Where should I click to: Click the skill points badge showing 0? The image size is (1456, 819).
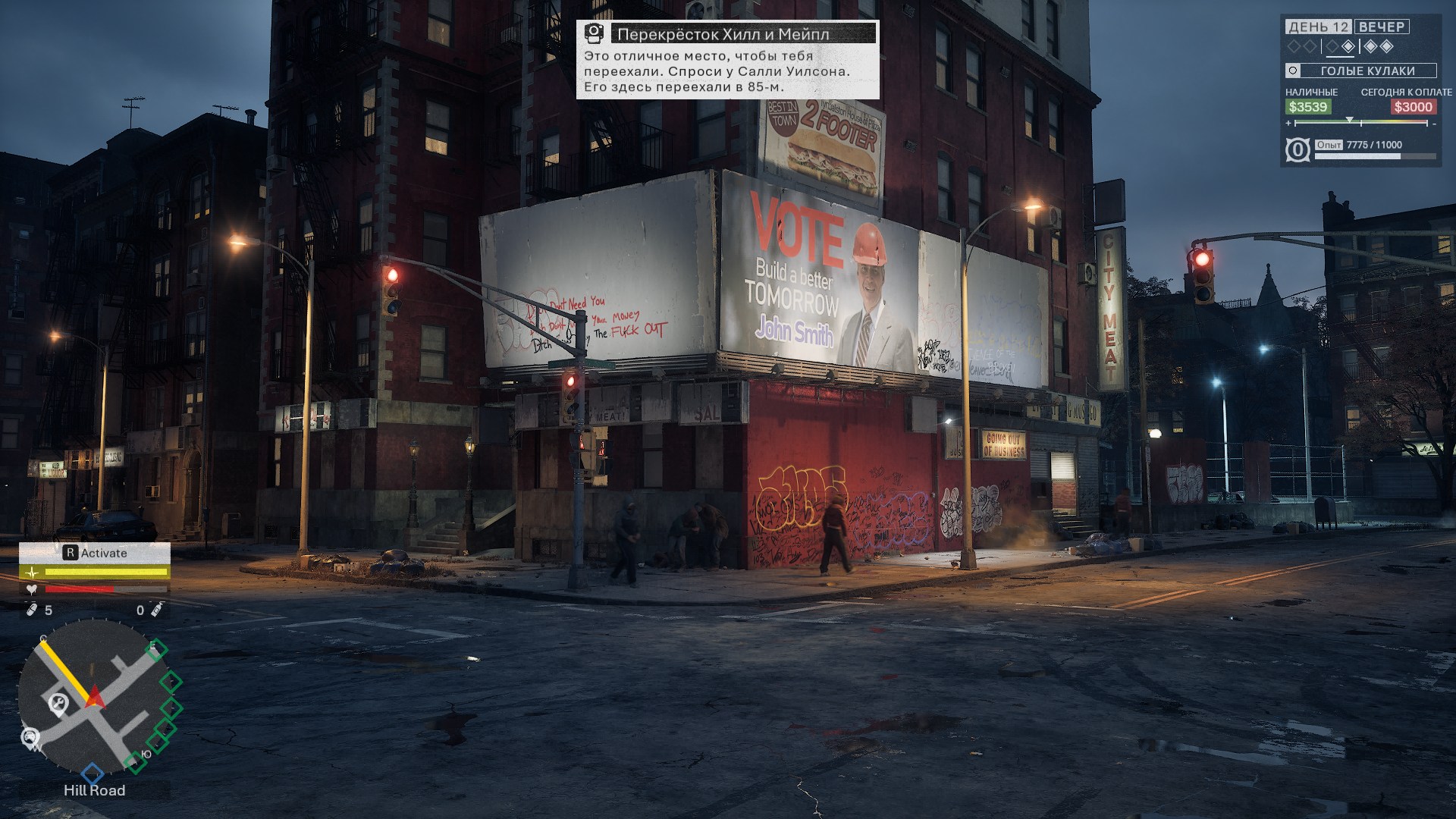[x=1298, y=150]
